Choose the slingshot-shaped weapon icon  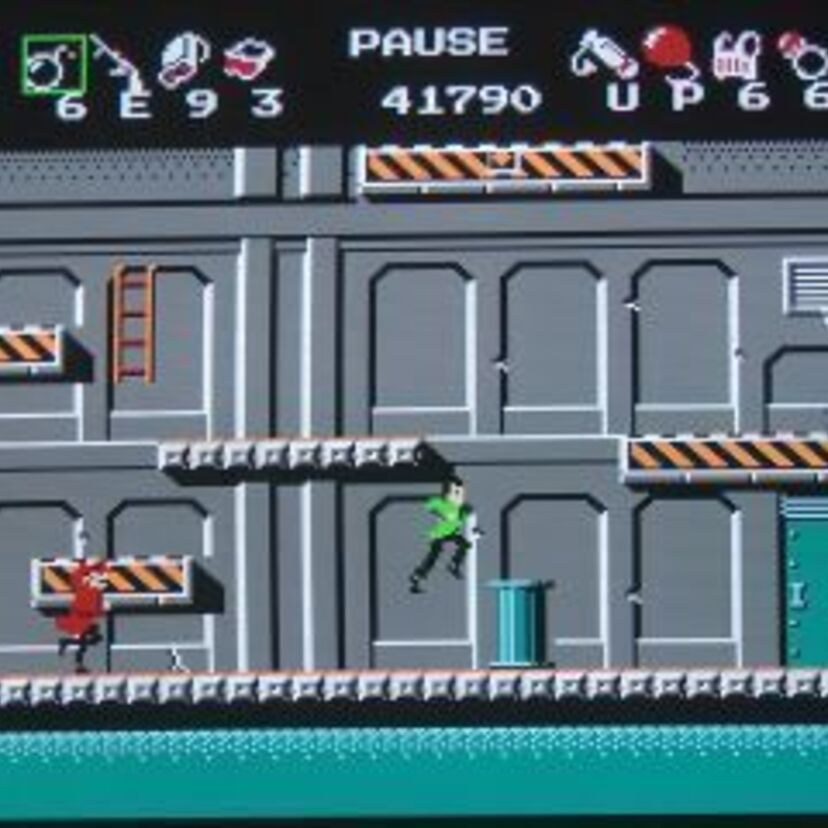pyautogui.click(x=117, y=58)
